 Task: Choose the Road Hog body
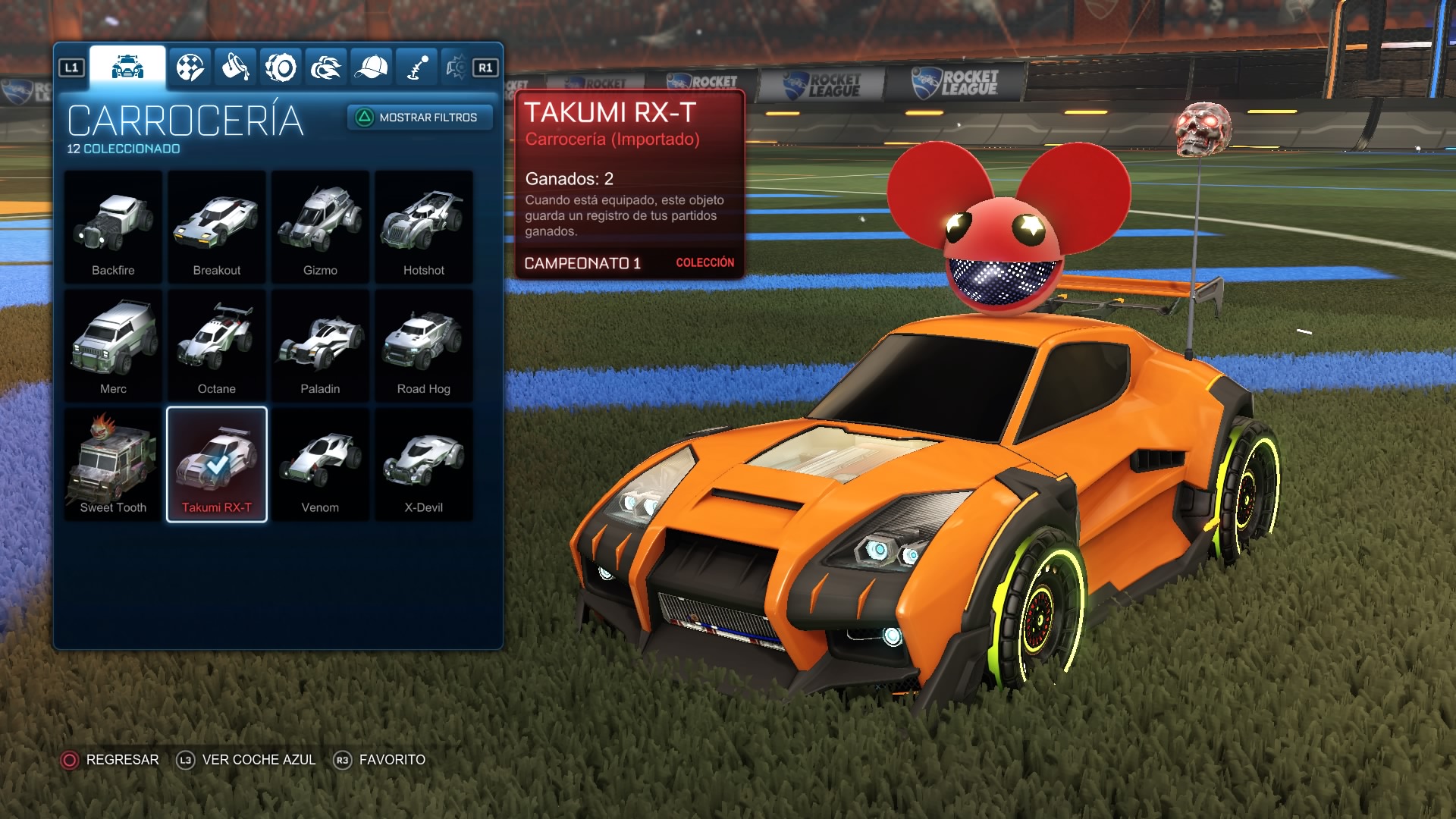424,346
